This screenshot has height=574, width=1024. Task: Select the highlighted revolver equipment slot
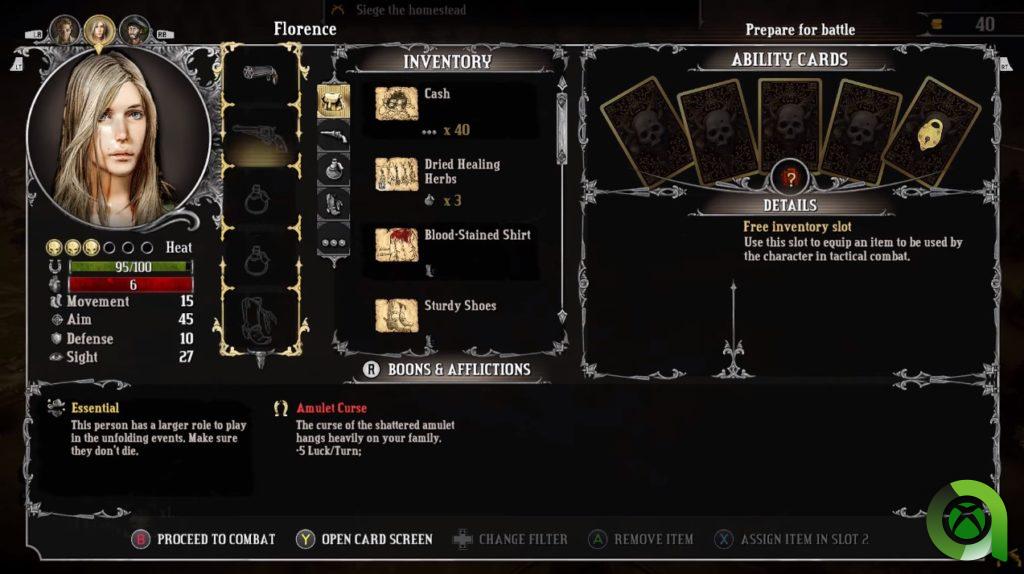[260, 138]
